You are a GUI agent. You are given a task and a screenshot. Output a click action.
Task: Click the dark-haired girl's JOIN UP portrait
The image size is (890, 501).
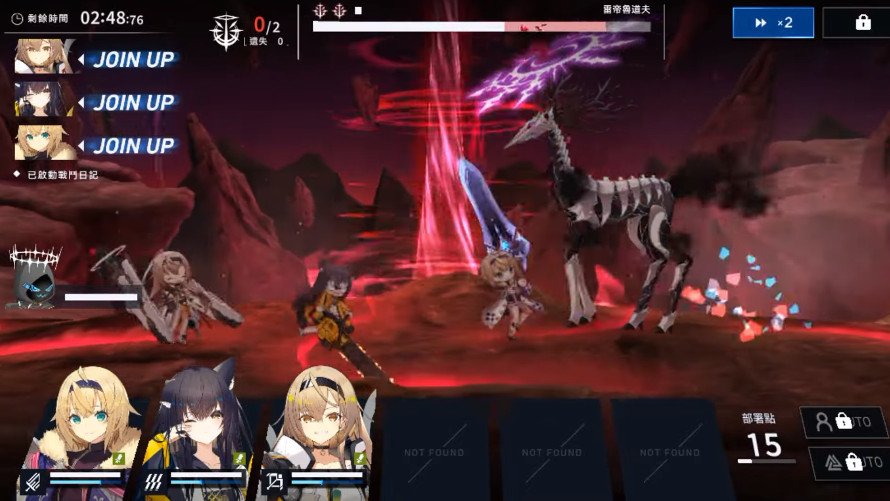coord(45,100)
